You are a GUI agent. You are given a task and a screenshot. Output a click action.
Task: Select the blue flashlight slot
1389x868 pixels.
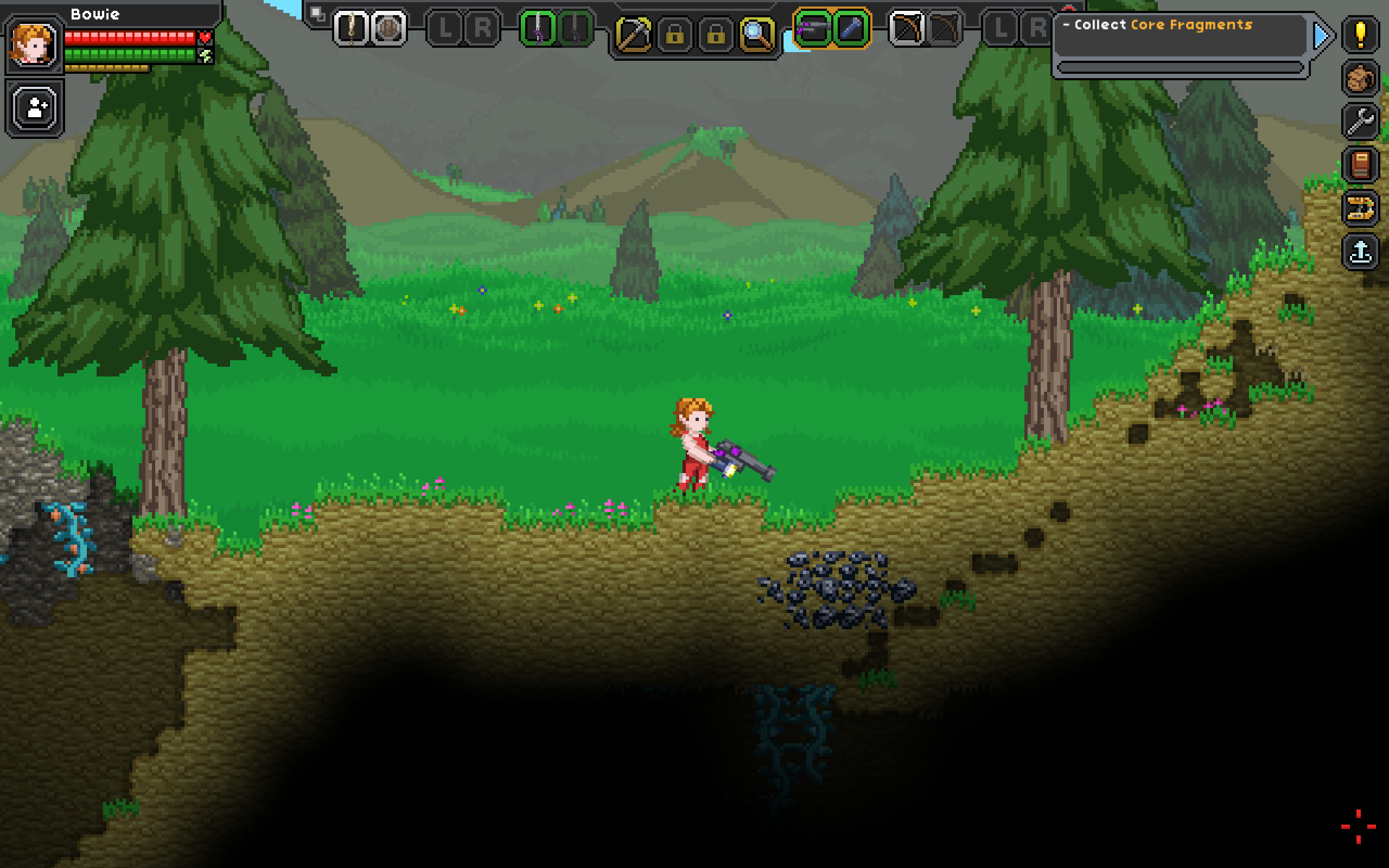[851, 28]
